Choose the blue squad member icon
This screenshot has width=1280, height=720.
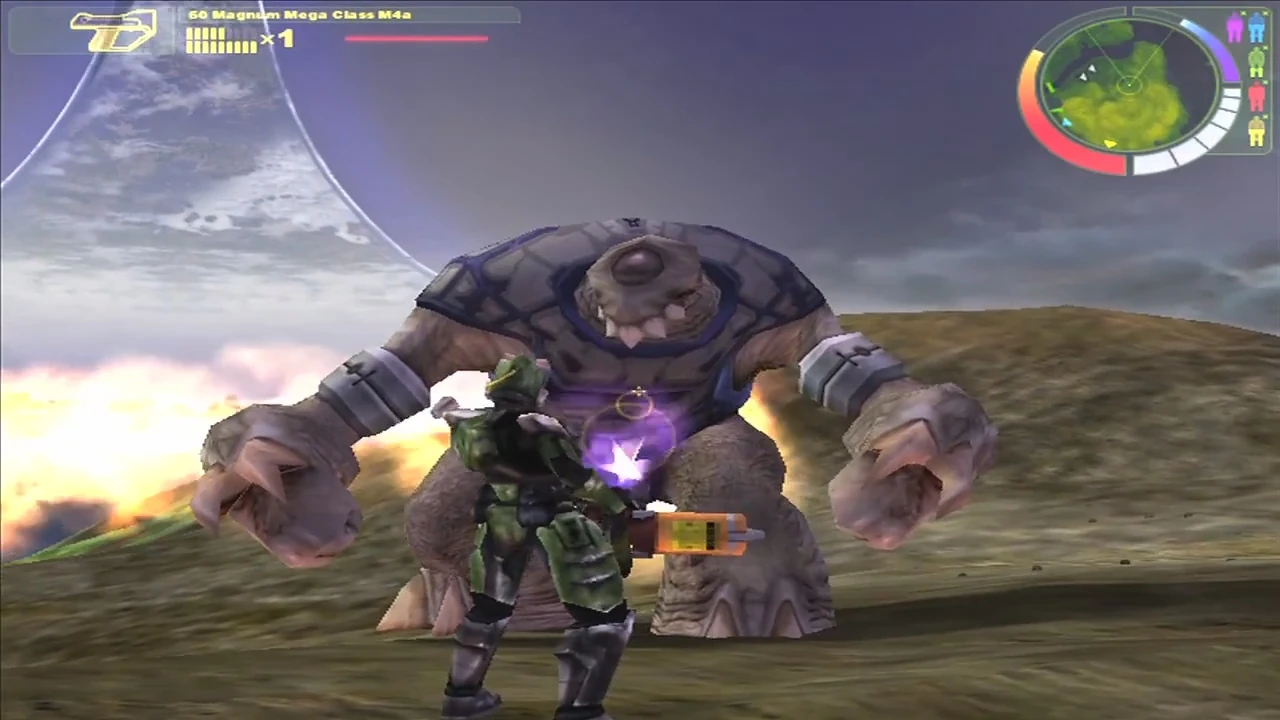(1257, 28)
